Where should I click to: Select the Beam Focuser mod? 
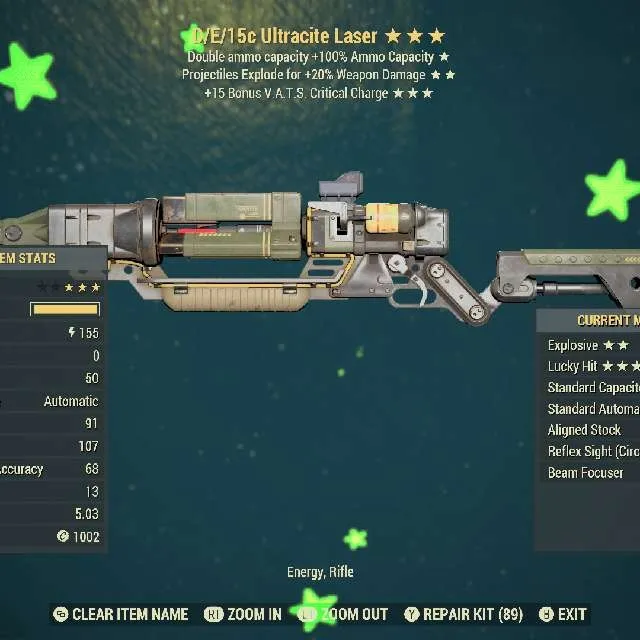585,472
